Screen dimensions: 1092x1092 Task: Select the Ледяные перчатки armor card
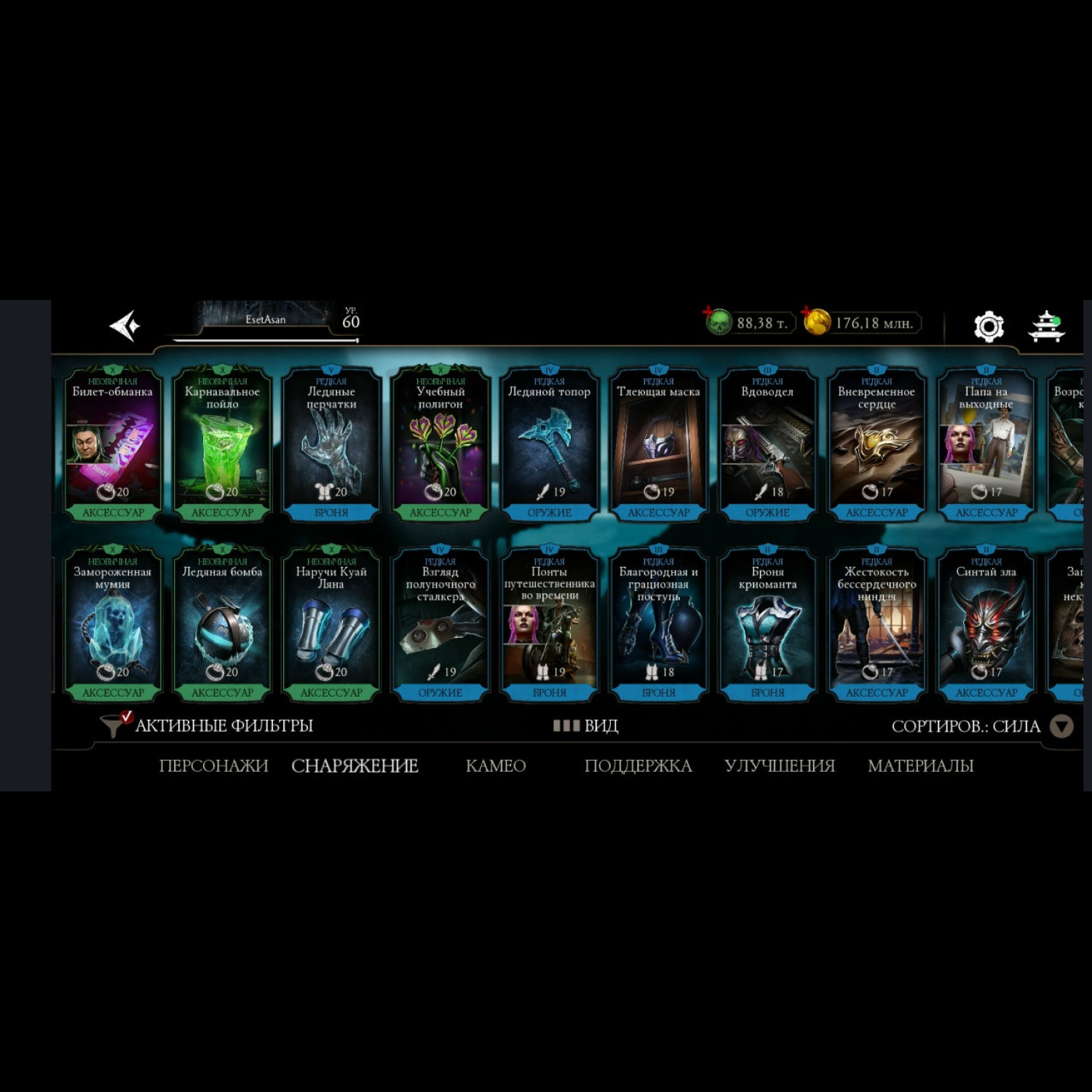pyautogui.click(x=331, y=444)
